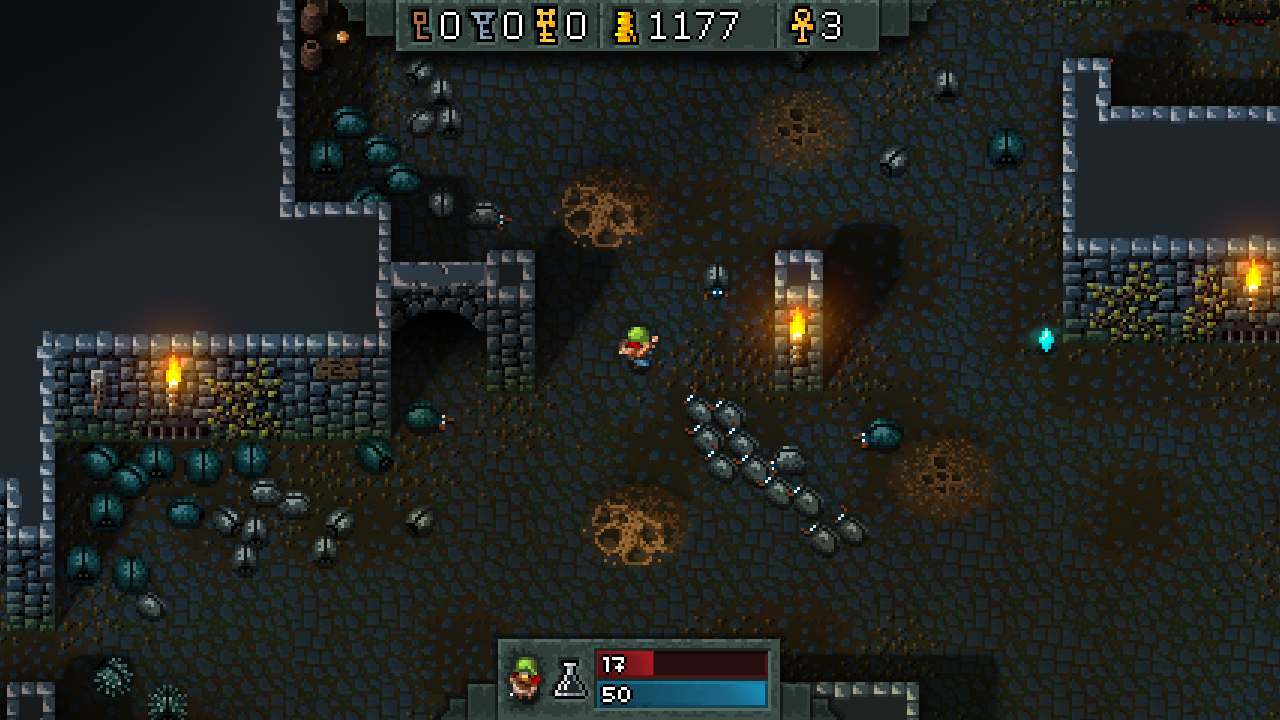Click the bronze key icon
1280x720 pixels.
[x=422, y=25]
